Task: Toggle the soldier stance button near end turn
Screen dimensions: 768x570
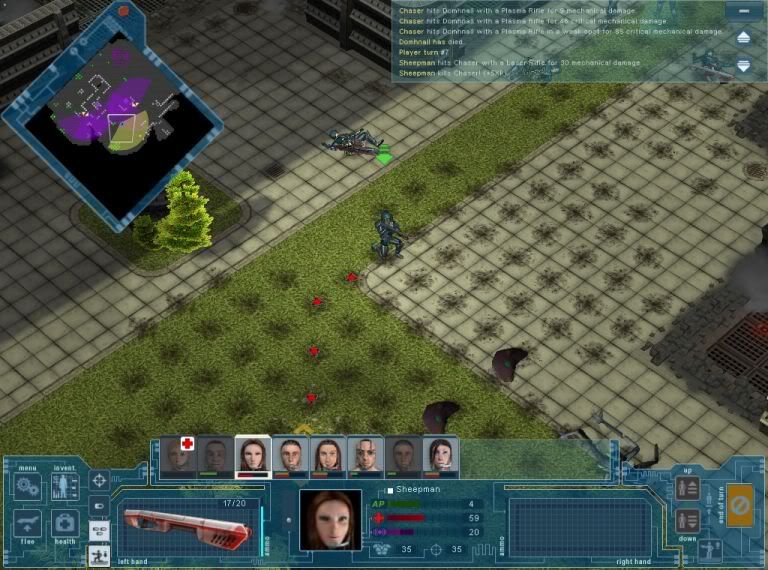Action: click(711, 549)
